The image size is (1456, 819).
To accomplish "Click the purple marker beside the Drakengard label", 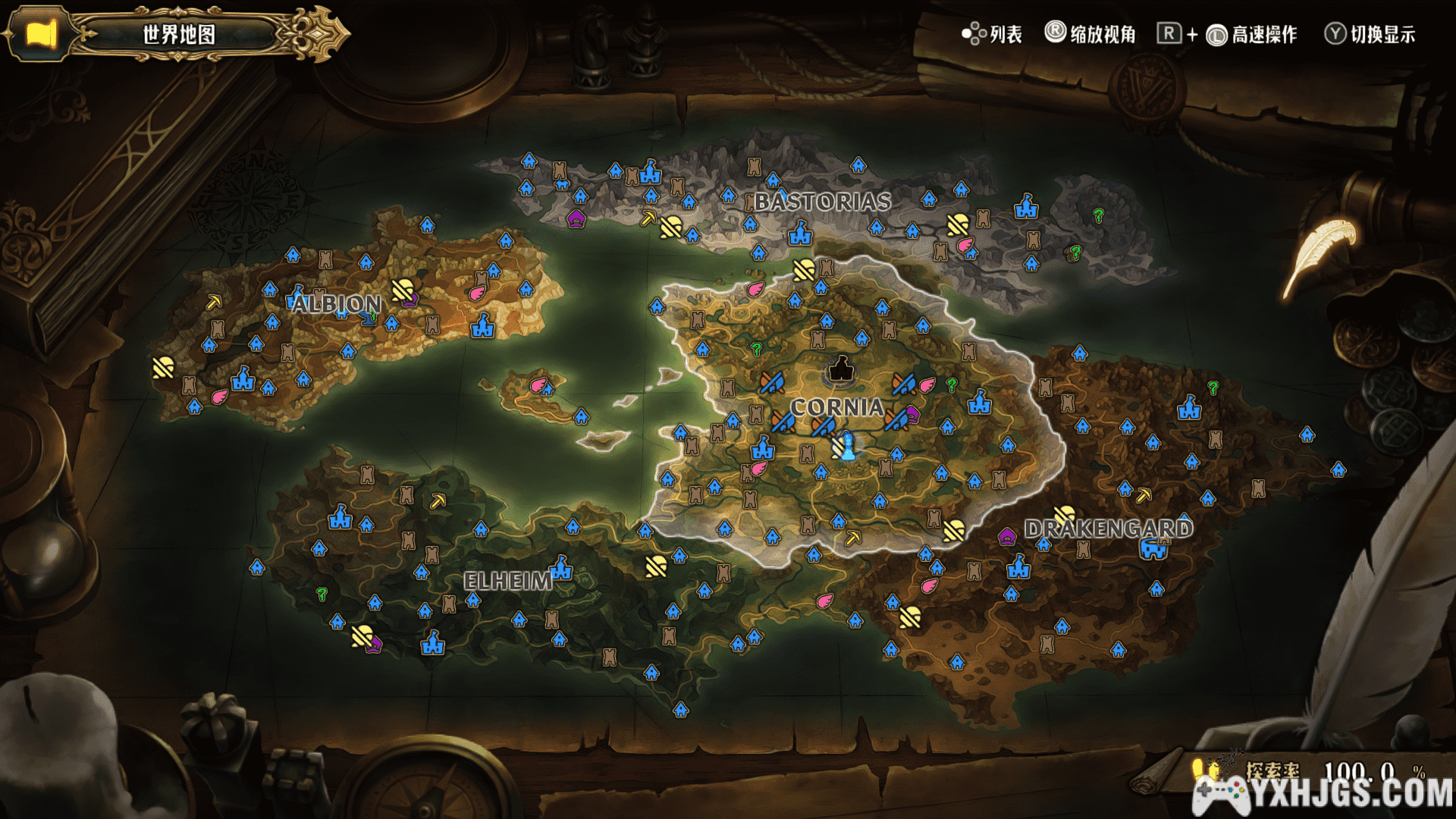I will [1006, 537].
